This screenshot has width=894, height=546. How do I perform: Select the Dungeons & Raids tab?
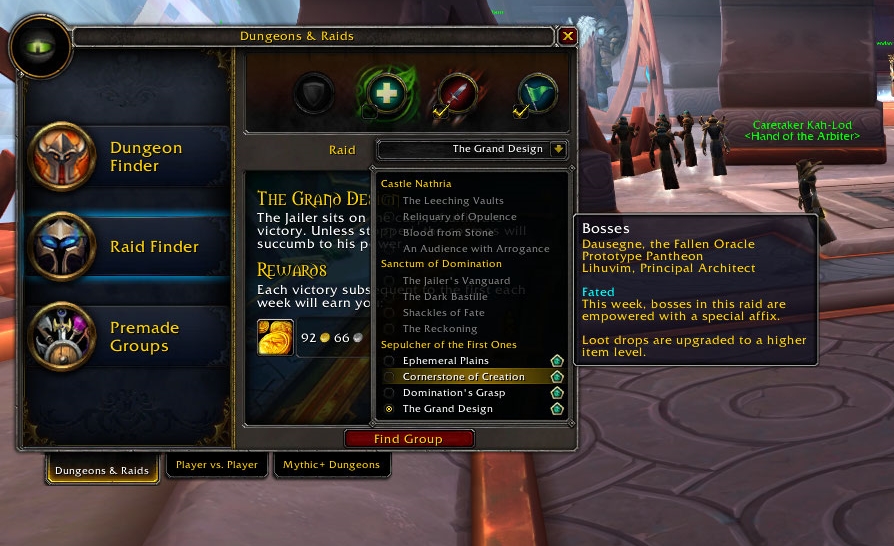point(102,470)
